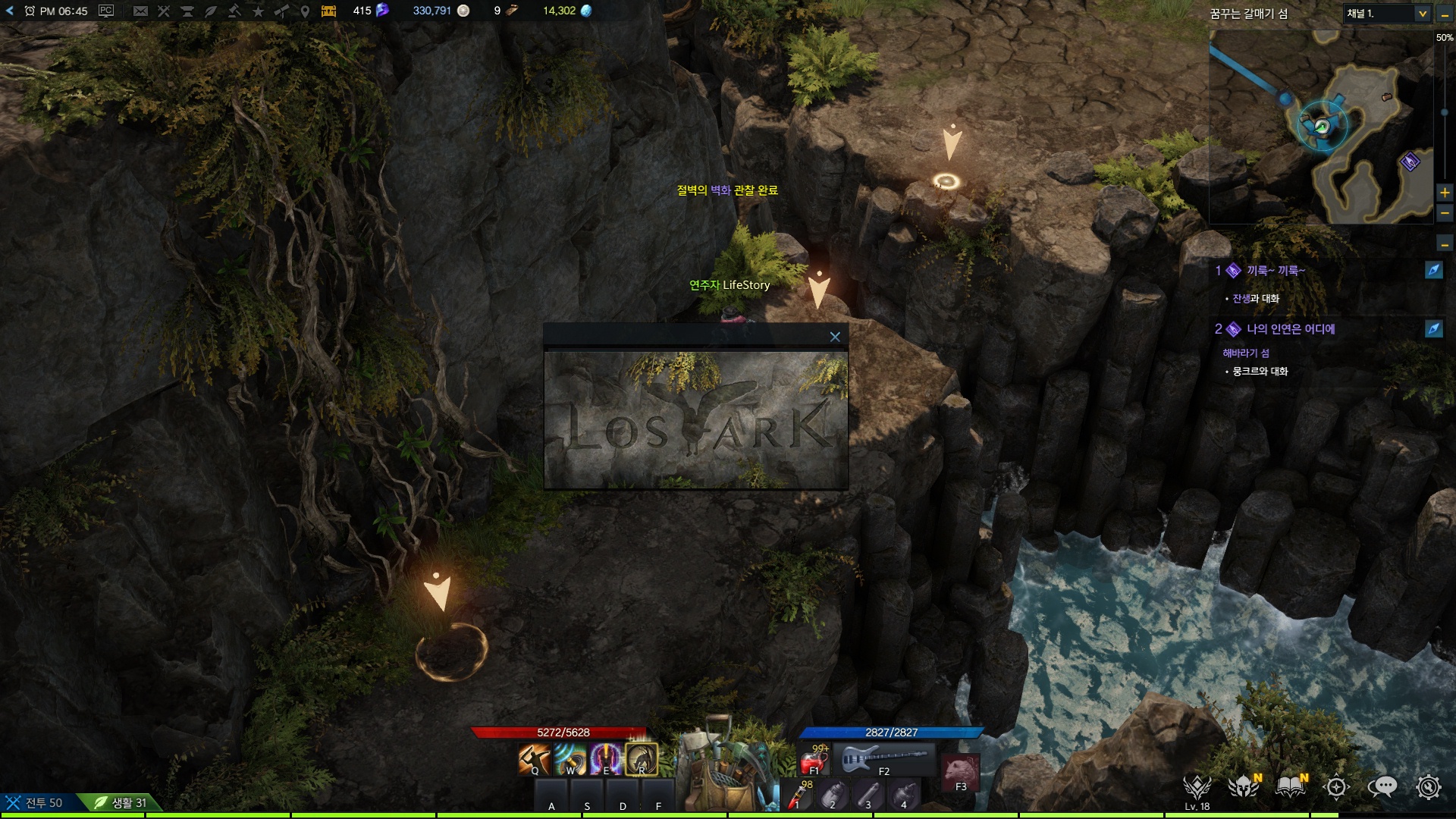This screenshot has width=1456, height=819.
Task: Collapse the quest tracker panel
Action: pyautogui.click(x=1445, y=244)
